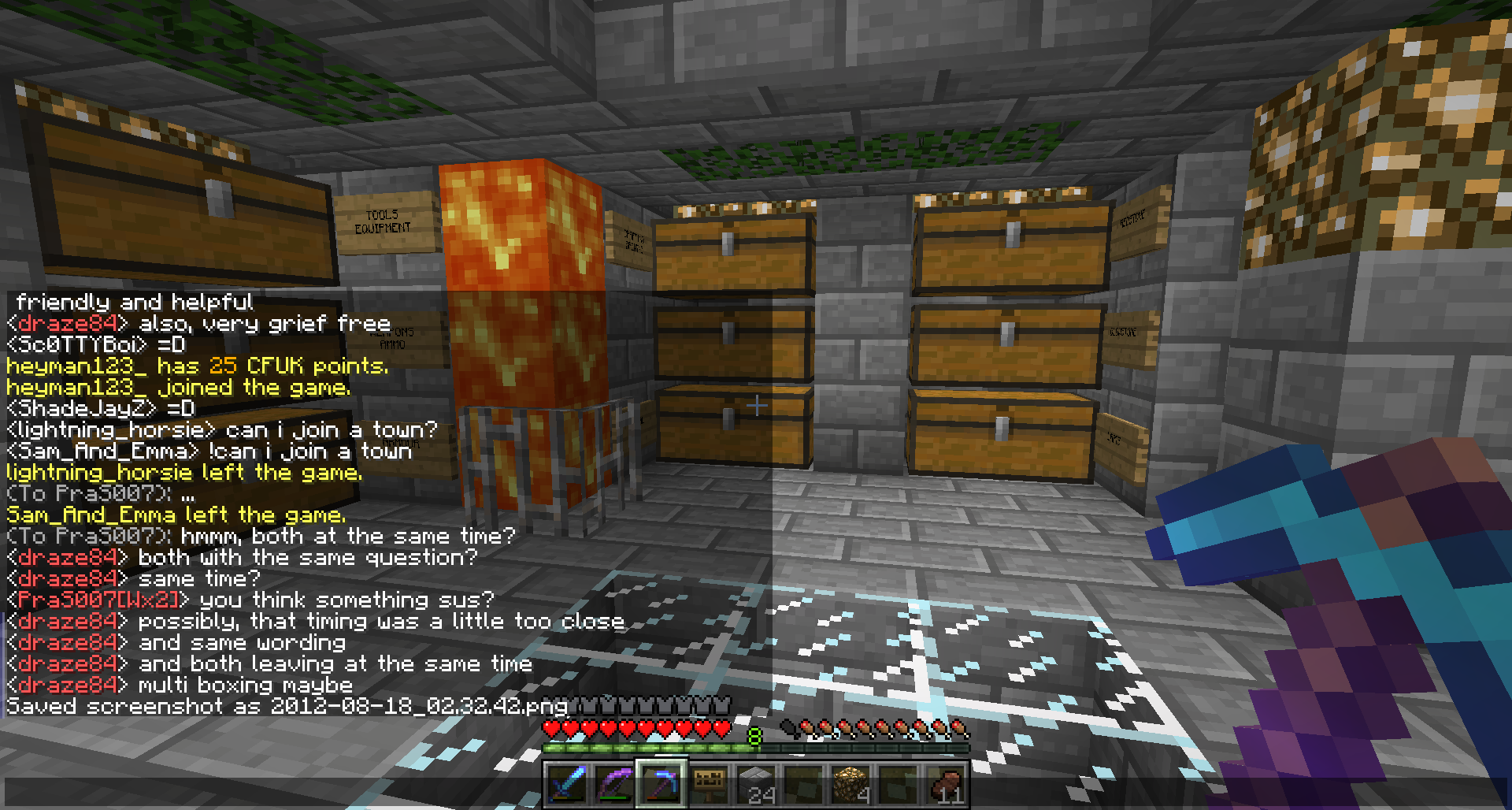Select the cooked meat hotbar slot
Image resolution: width=1512 pixels, height=810 pixels.
[946, 785]
